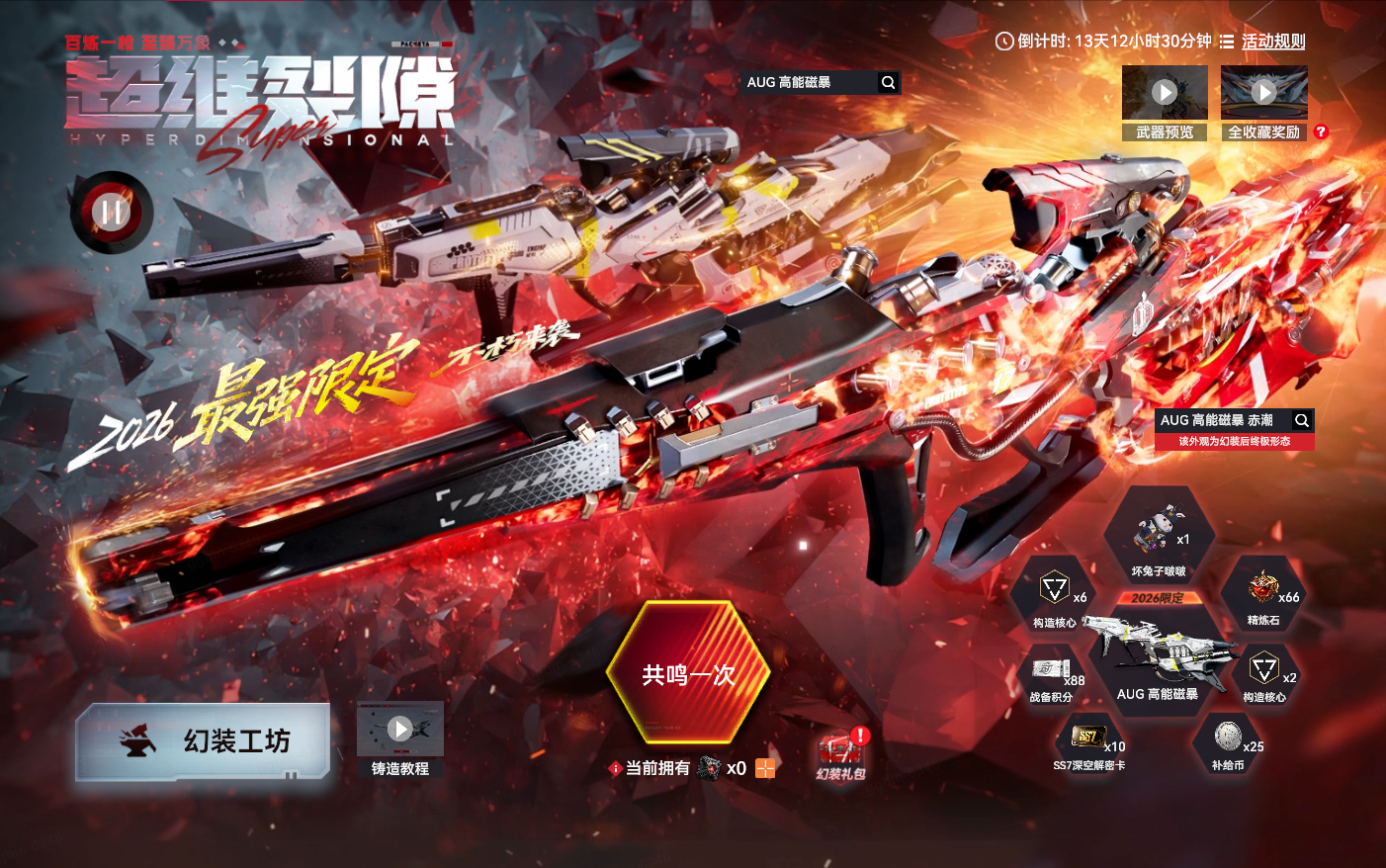Screen dimensions: 1386x868
Task: Inspect AUG 高能磁暴 with magnifier button
Action: 888,83
